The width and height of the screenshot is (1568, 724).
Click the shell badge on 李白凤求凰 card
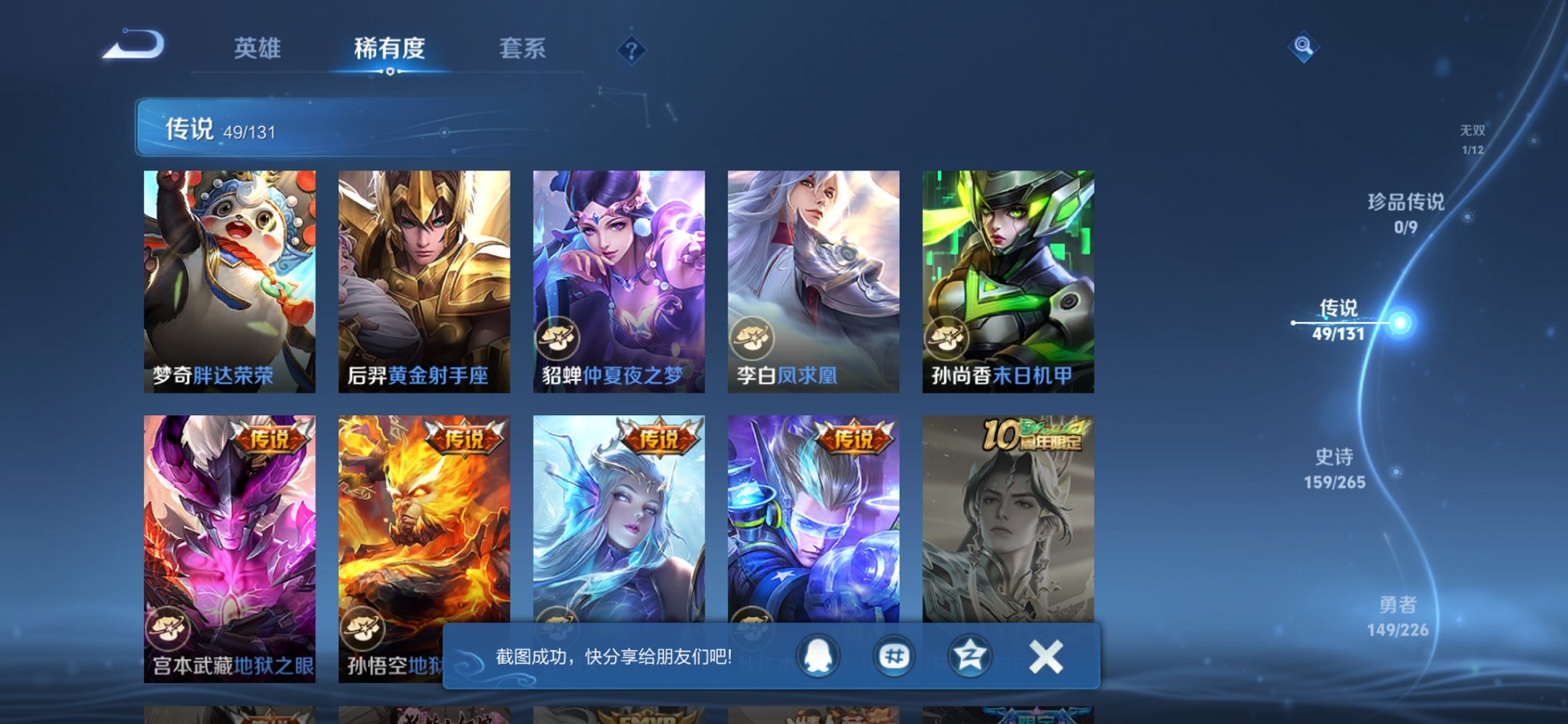pos(753,337)
